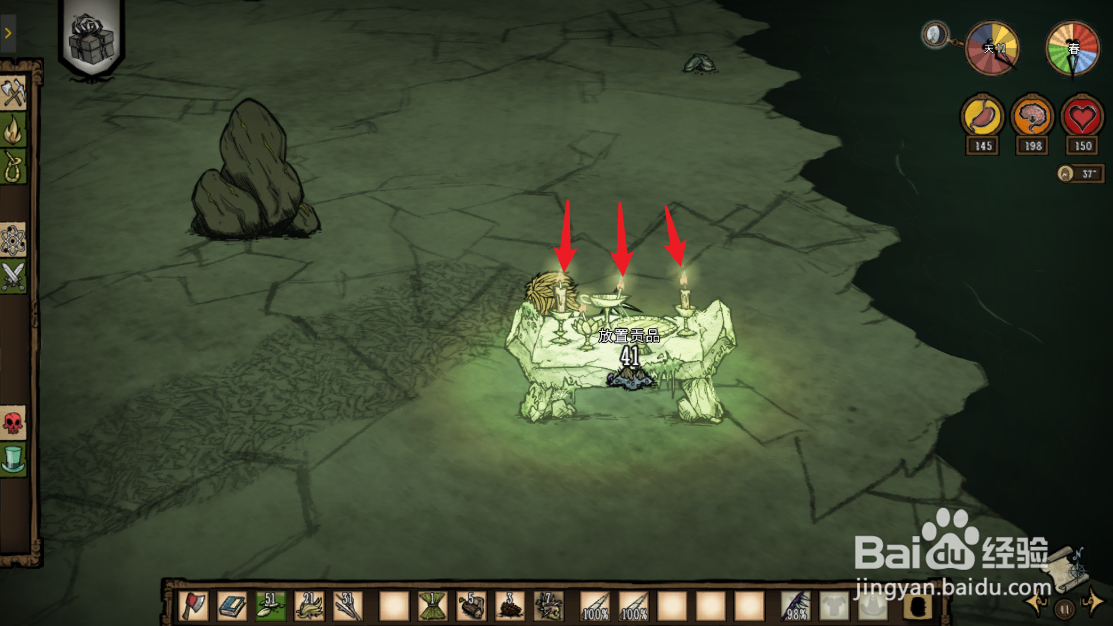Expand the yellow arrow side panel
Screen dimensions: 1113x626
click(8, 33)
